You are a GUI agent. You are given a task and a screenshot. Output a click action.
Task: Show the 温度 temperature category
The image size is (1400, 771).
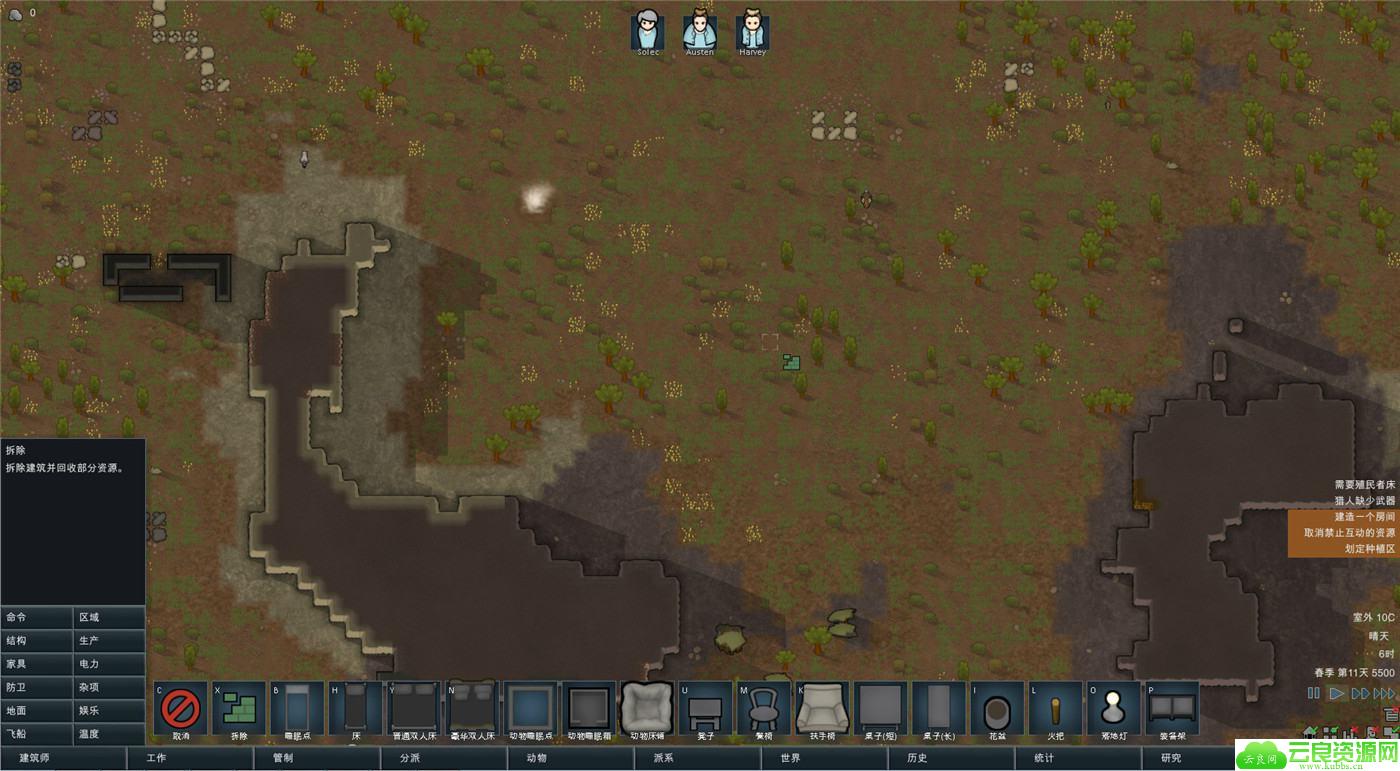[109, 734]
